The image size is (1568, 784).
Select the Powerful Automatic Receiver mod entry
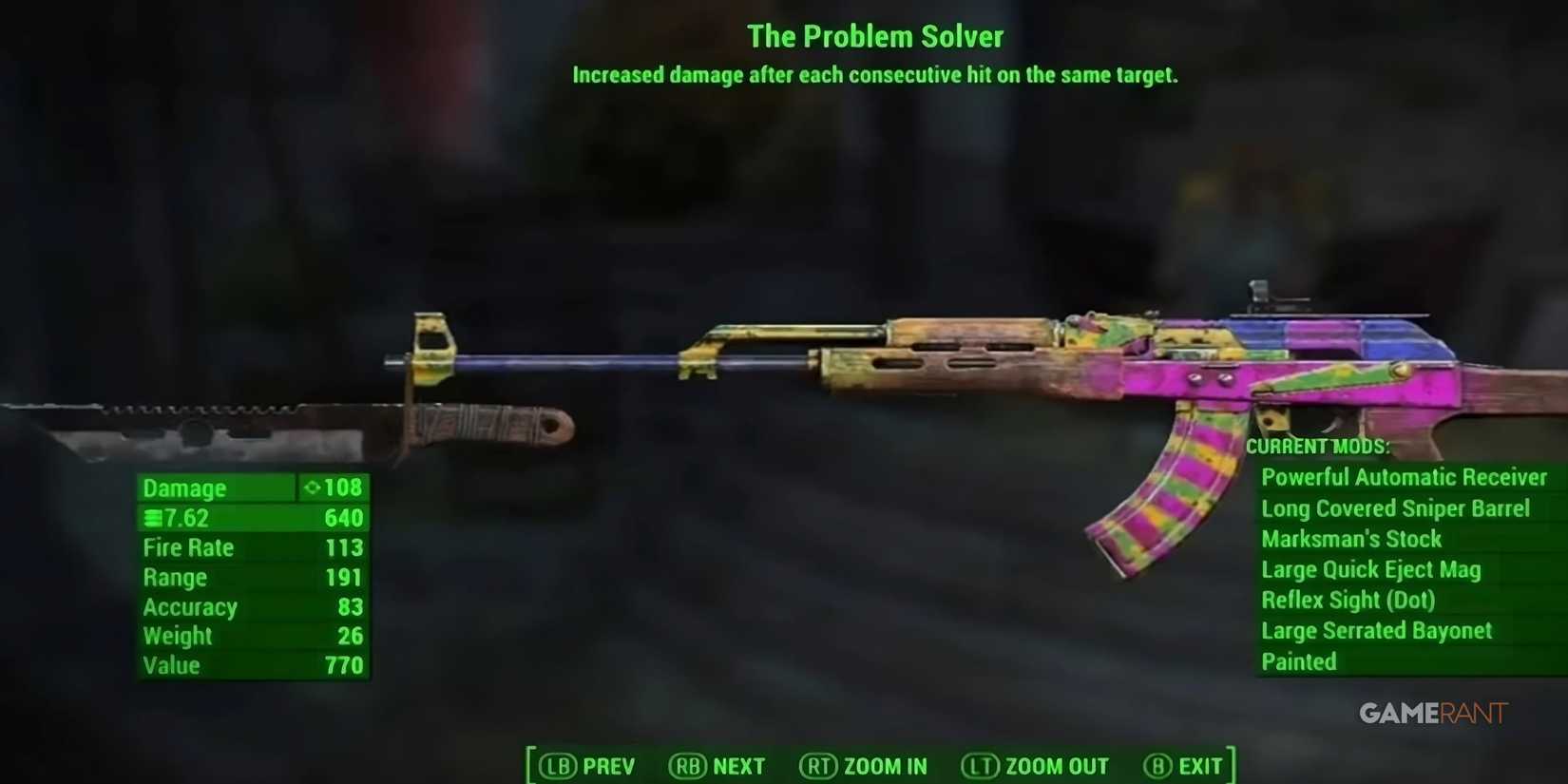1405,477
